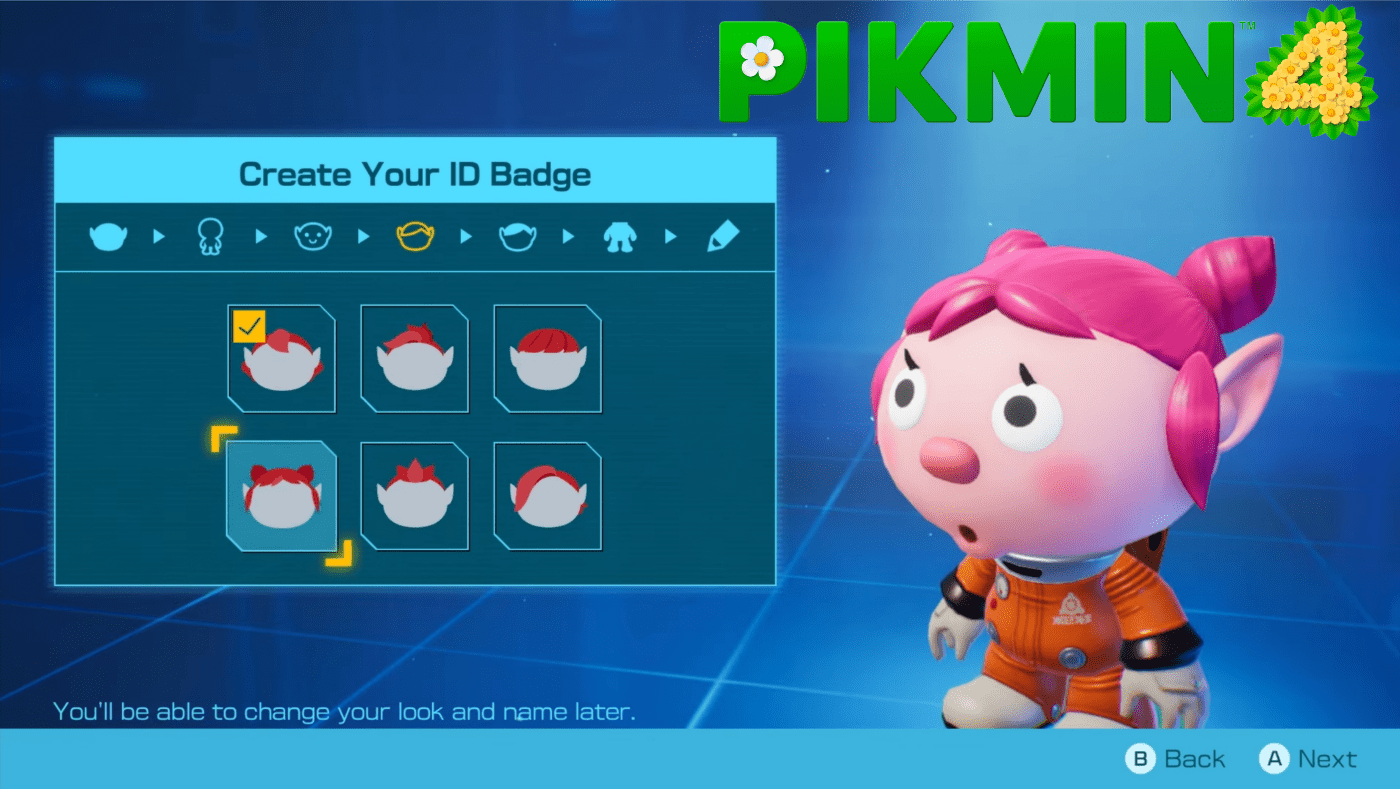Select the head shape icon in the step bar

point(108,235)
